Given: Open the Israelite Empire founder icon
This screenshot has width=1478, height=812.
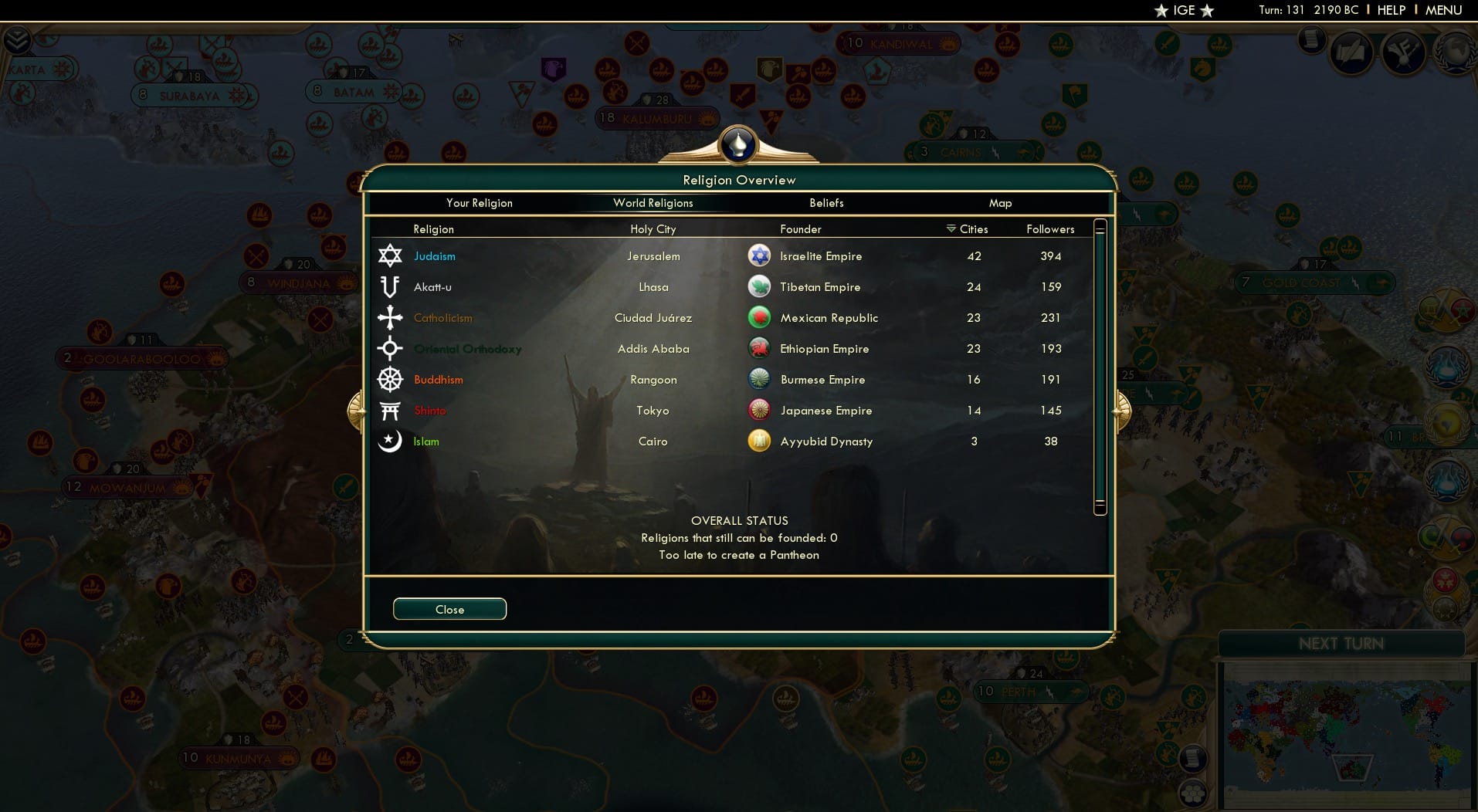Looking at the screenshot, I should [760, 255].
